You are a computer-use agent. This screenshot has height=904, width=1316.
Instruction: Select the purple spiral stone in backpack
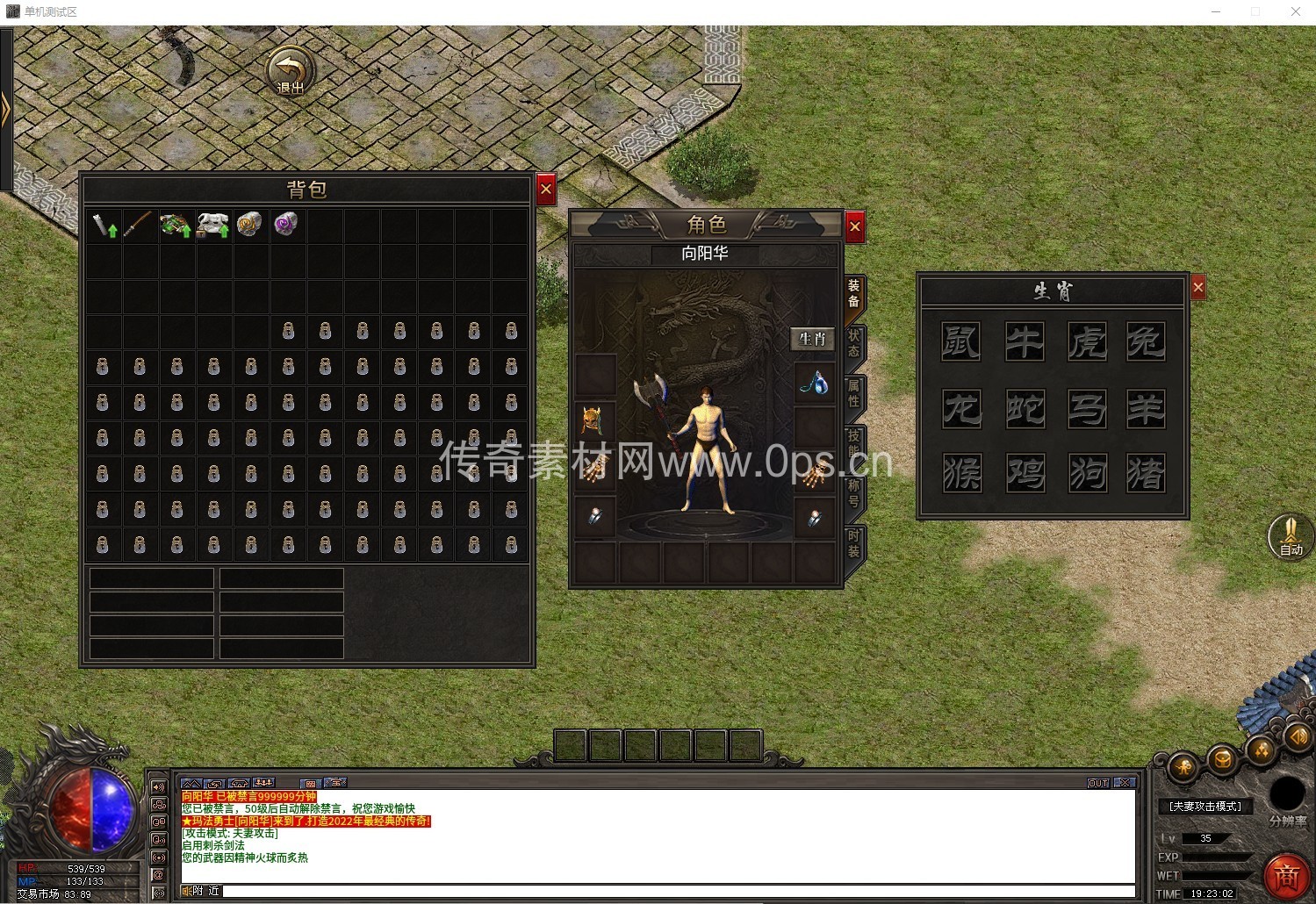(x=286, y=225)
